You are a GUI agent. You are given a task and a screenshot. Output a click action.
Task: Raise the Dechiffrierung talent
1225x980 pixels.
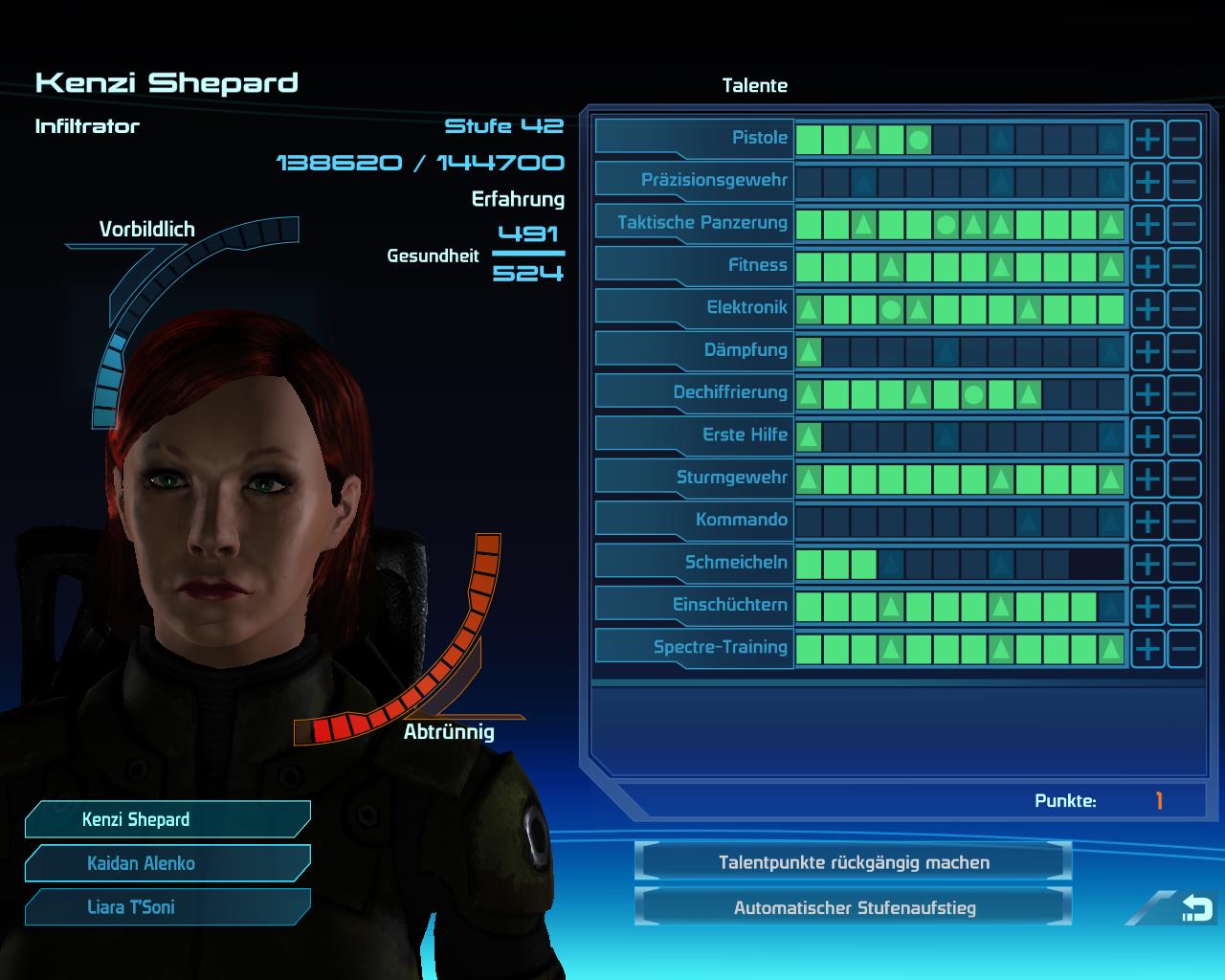point(1147,394)
